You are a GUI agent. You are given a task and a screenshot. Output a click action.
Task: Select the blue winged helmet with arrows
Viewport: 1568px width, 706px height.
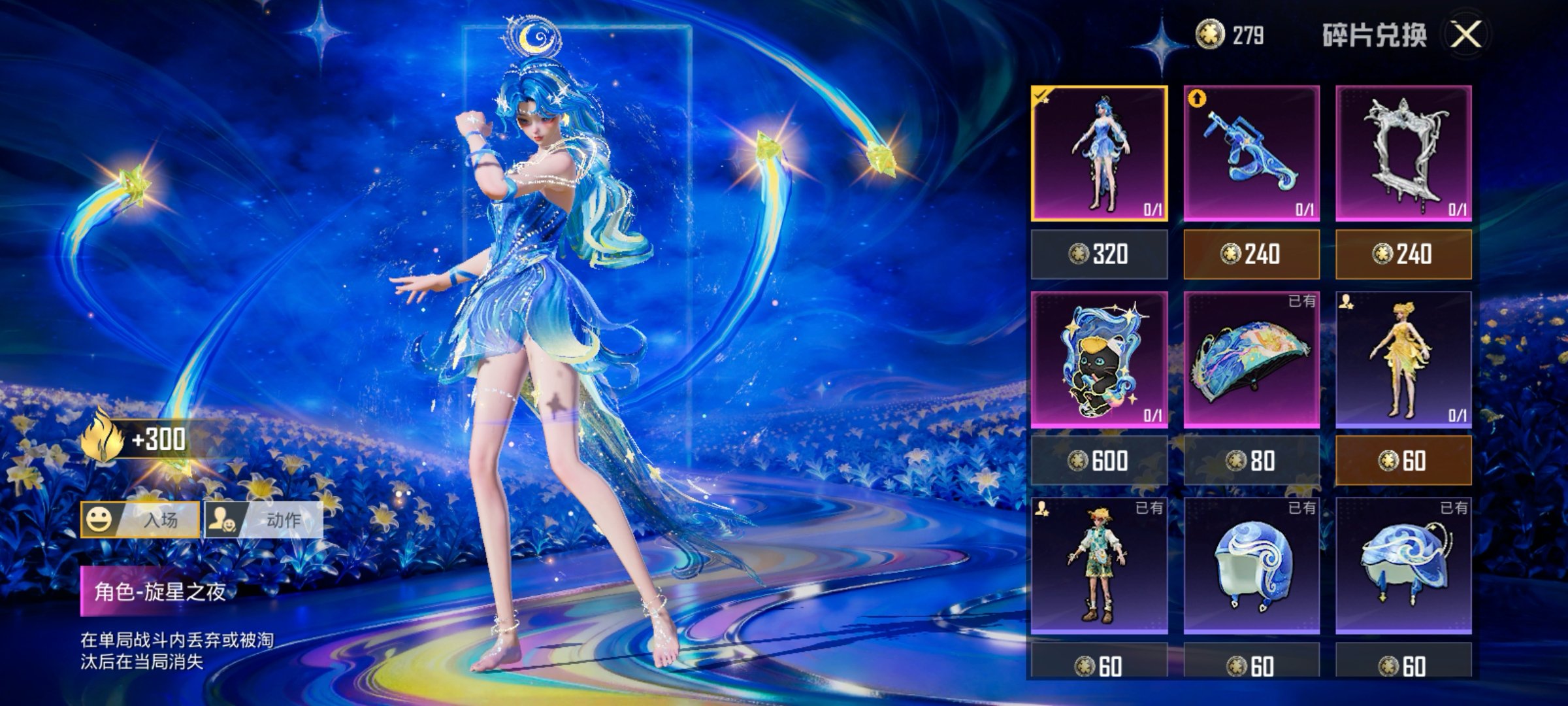click(1403, 565)
